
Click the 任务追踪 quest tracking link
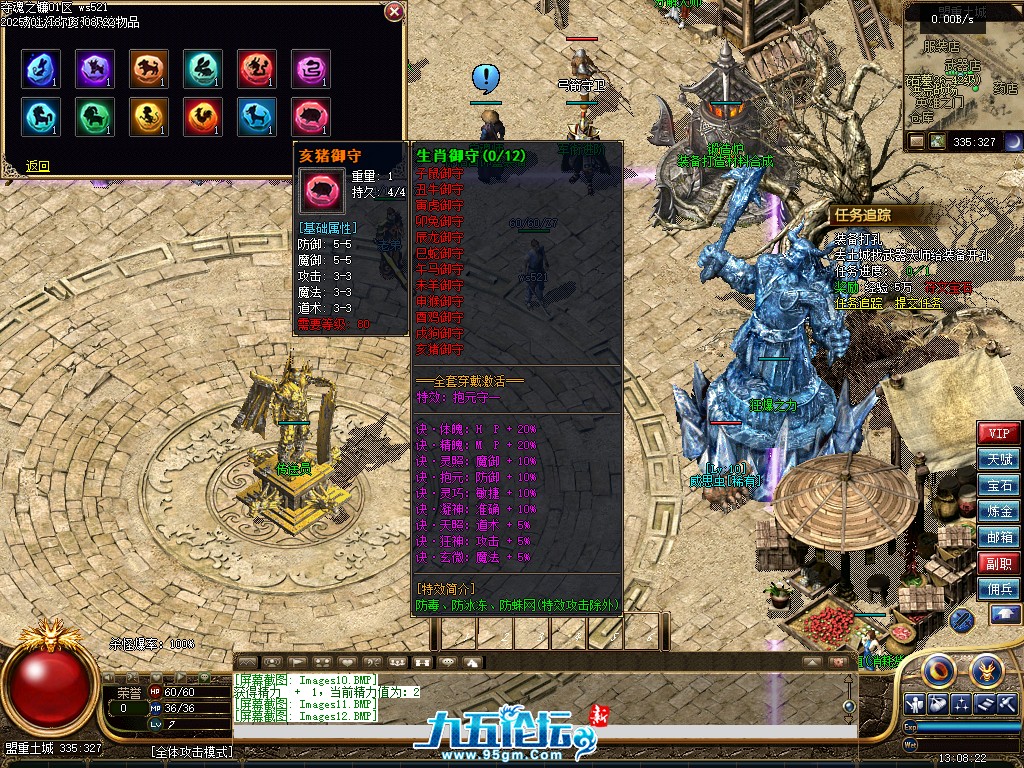click(x=859, y=302)
